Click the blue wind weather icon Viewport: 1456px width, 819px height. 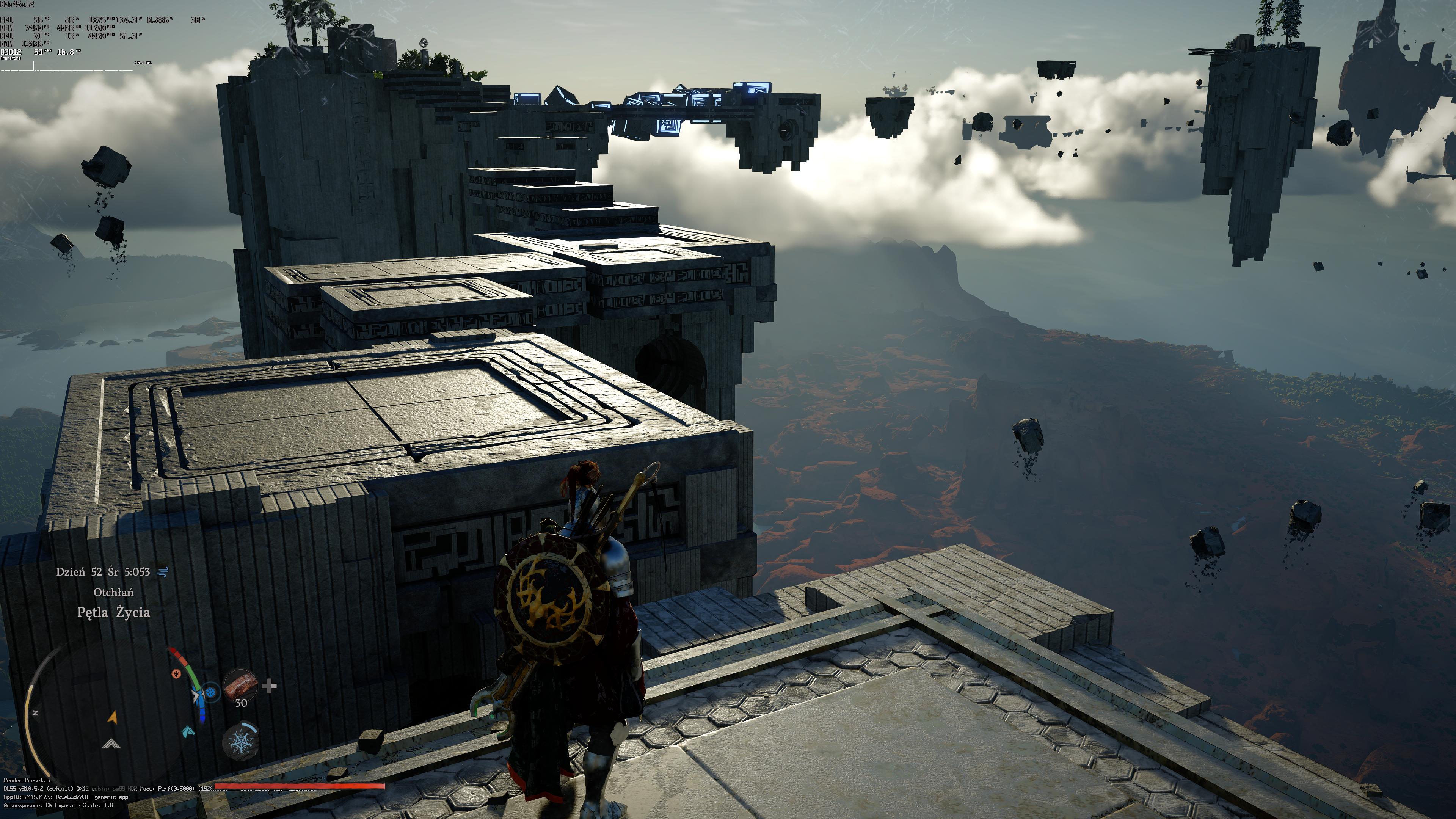(163, 572)
